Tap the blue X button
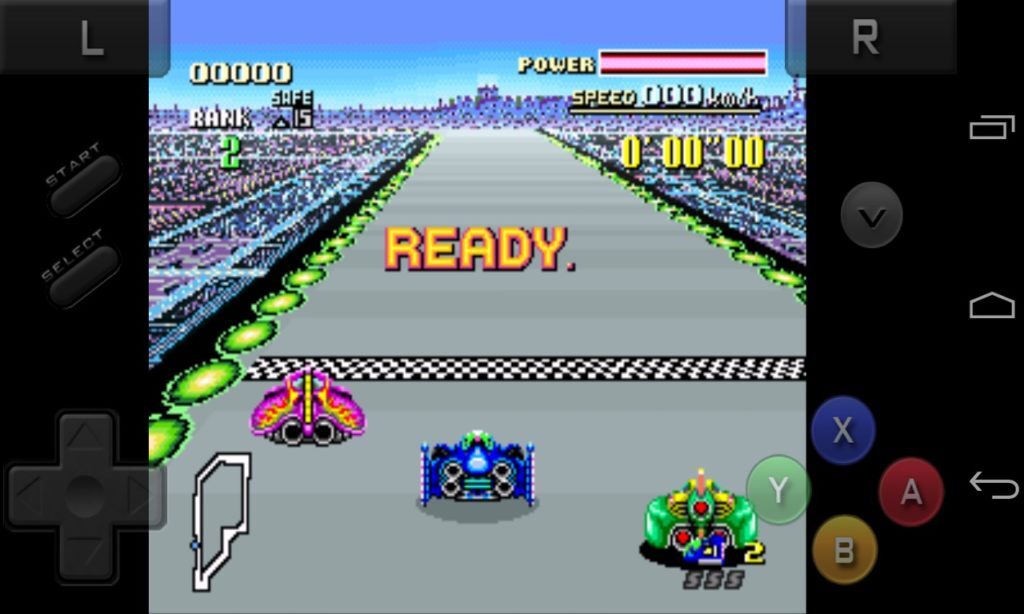This screenshot has height=614, width=1024. click(x=843, y=430)
